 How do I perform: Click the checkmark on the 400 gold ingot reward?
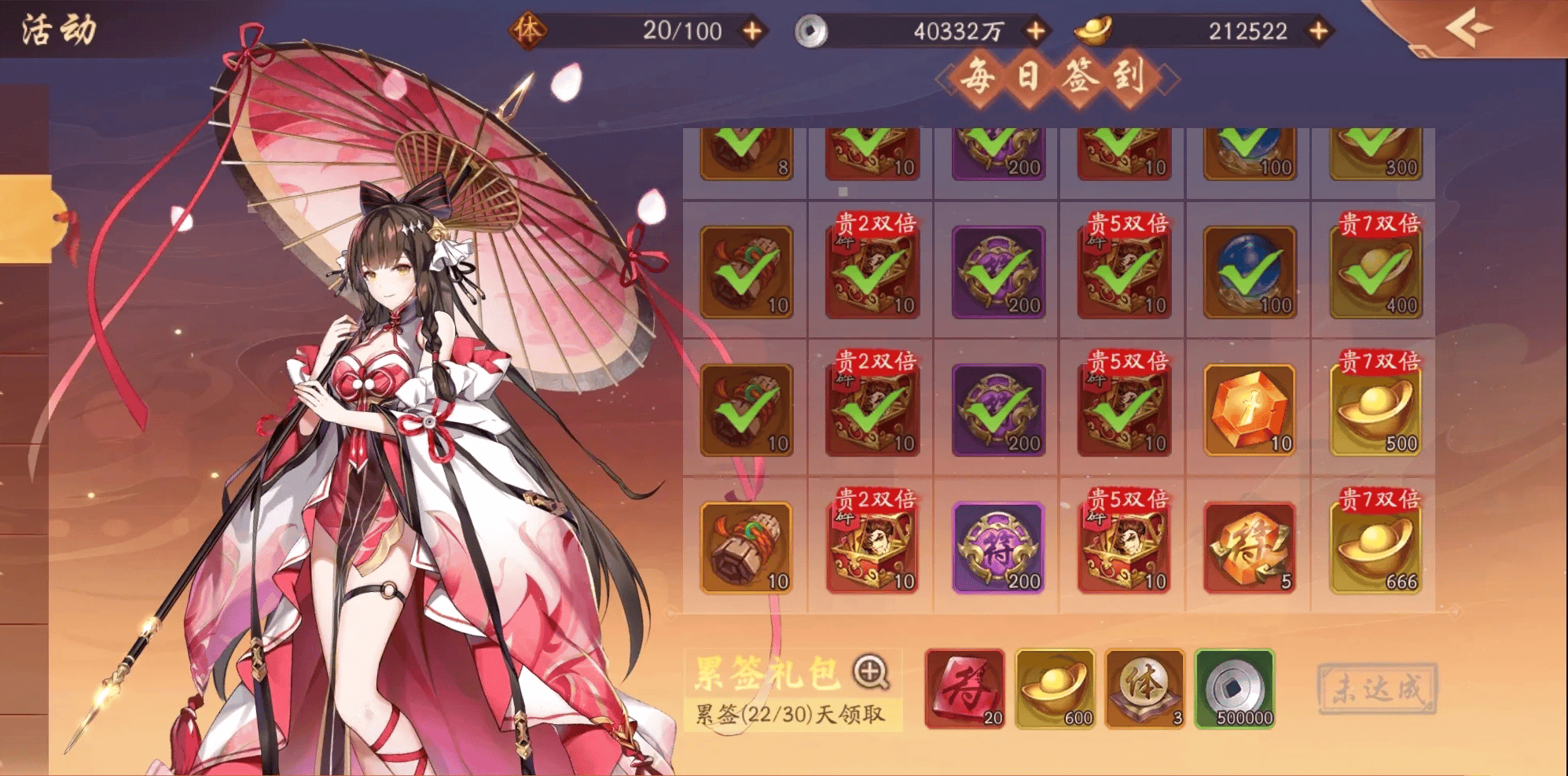pos(1374,271)
